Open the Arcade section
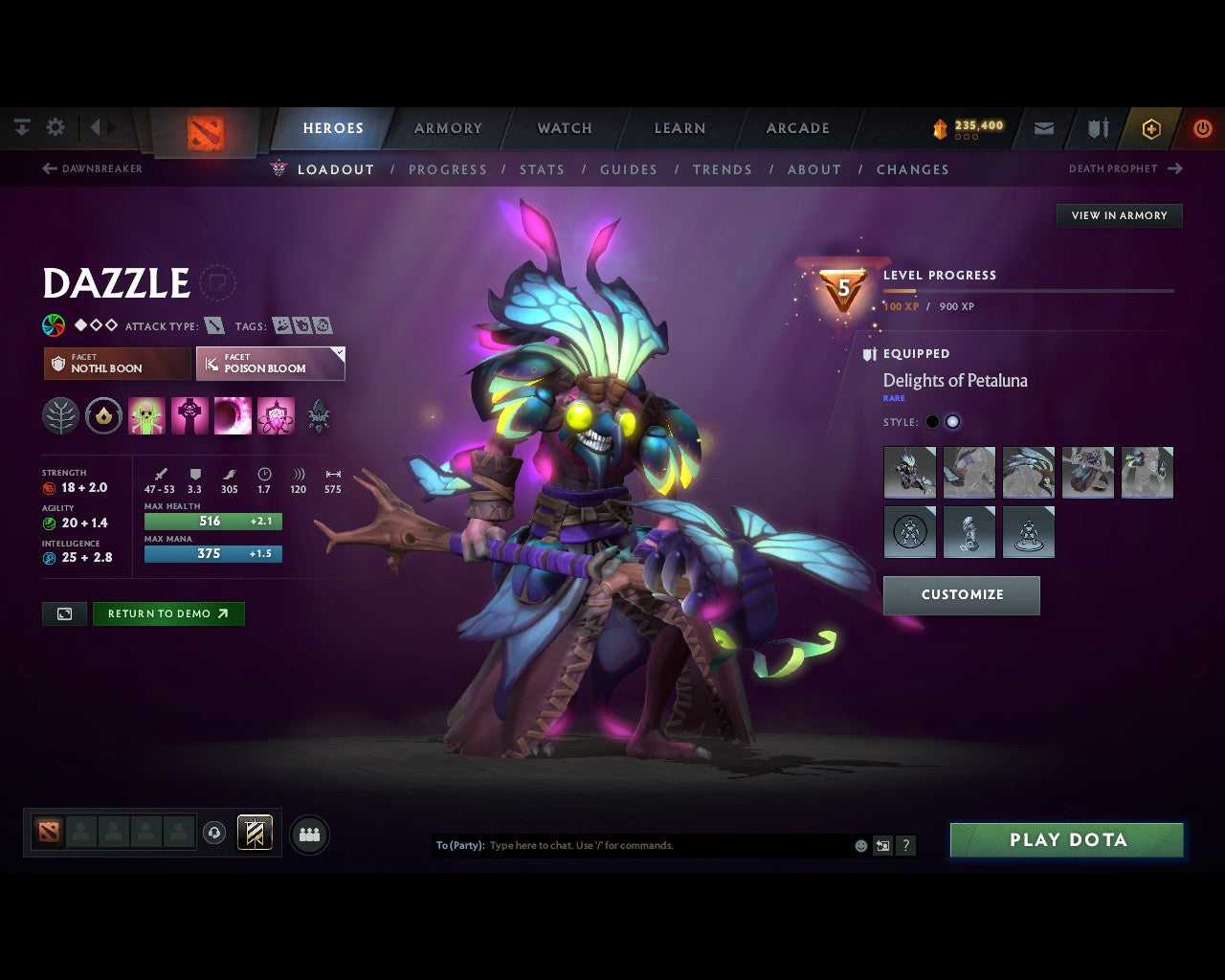 tap(796, 127)
